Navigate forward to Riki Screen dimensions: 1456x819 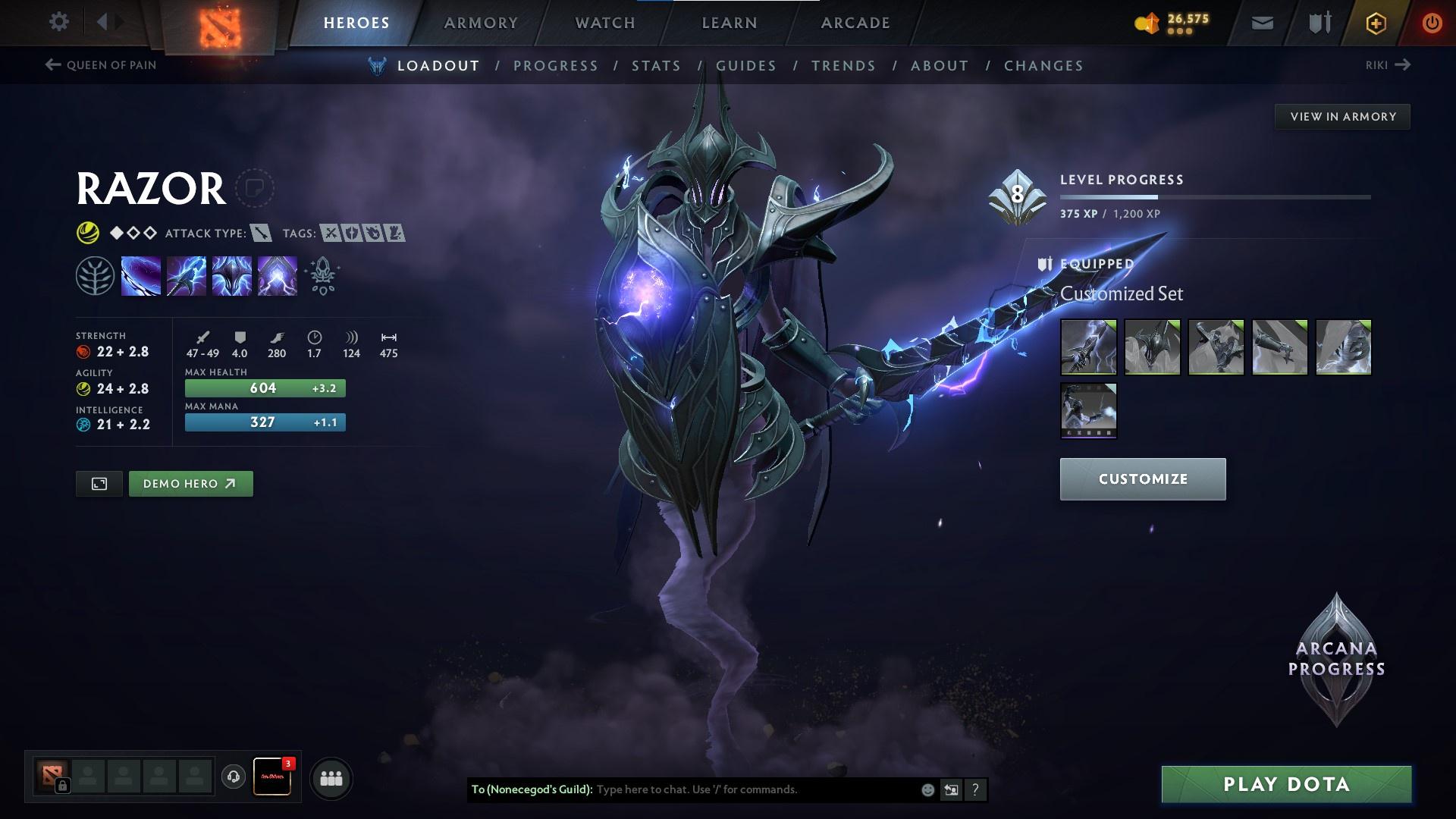pyautogui.click(x=1388, y=65)
